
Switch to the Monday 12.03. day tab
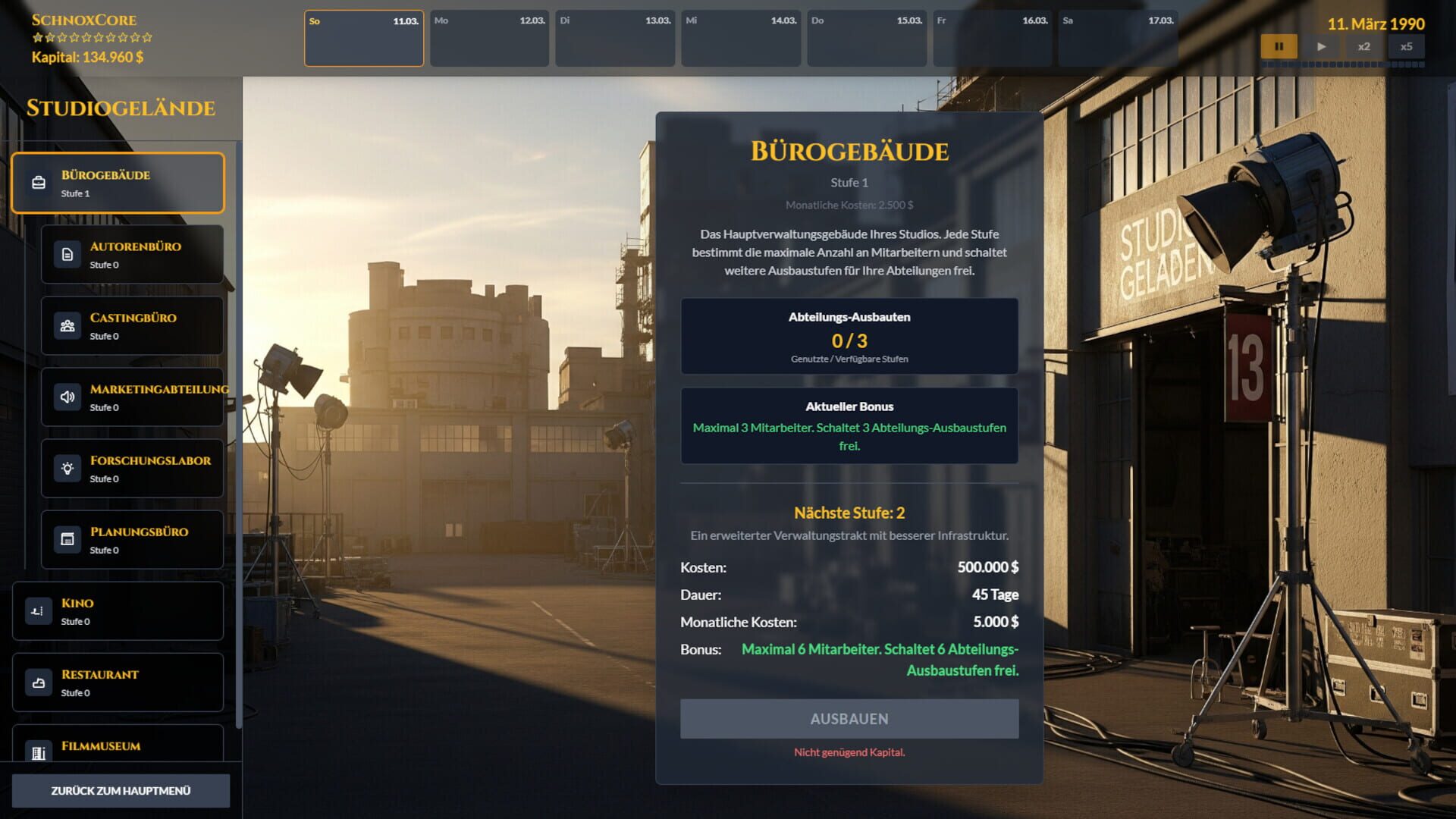coord(489,38)
